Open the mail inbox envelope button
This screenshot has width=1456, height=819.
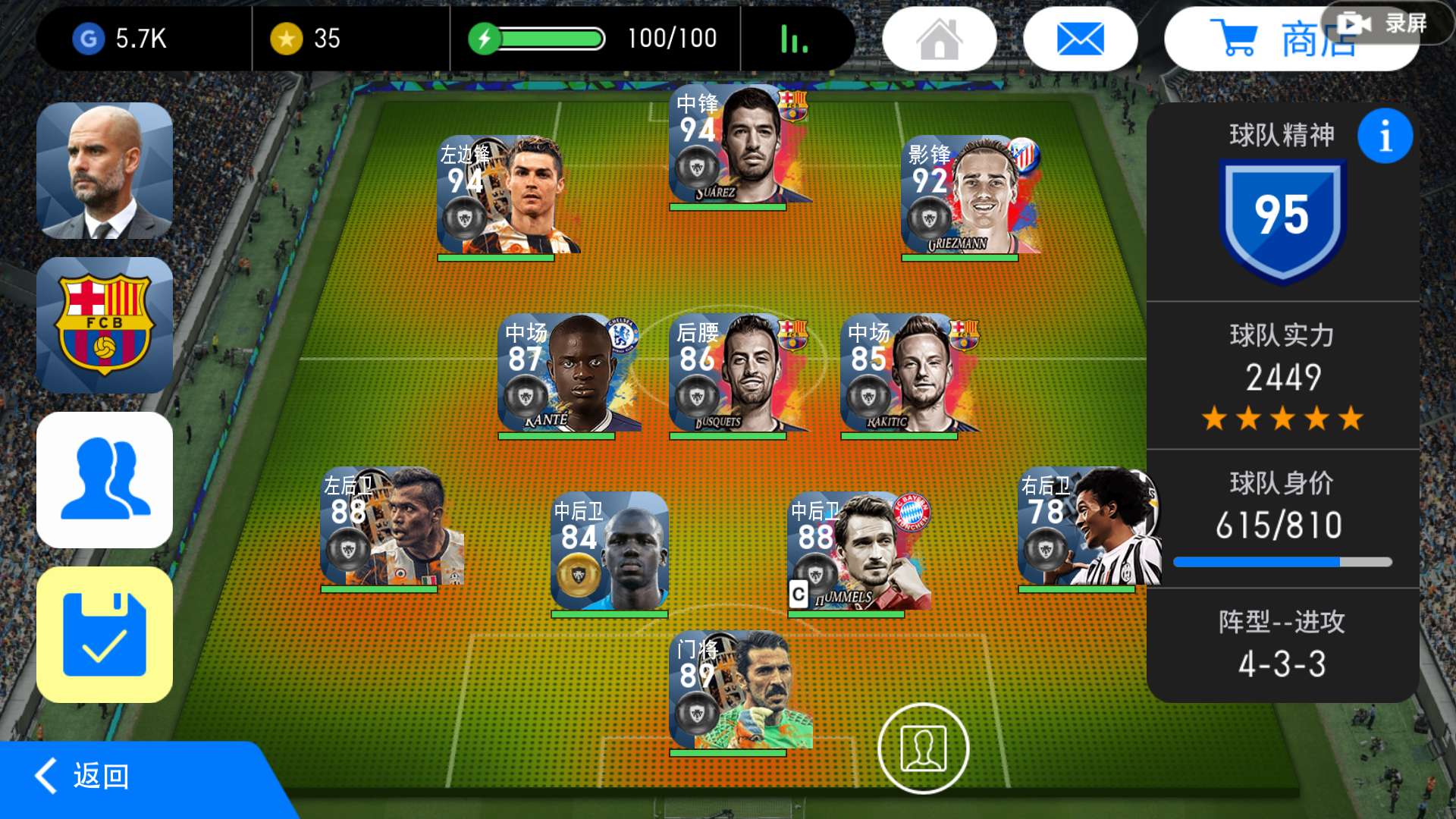[x=1080, y=39]
